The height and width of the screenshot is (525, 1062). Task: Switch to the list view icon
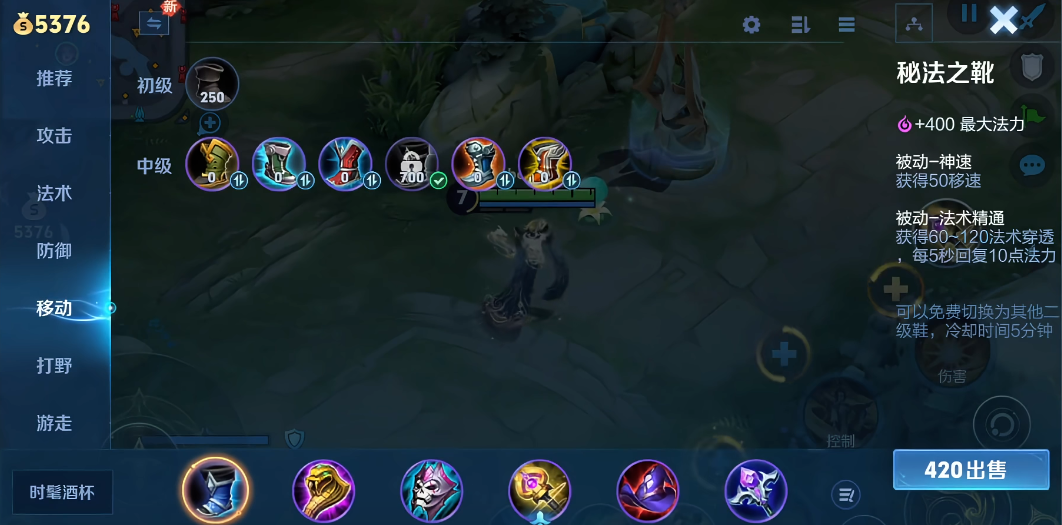coord(846,25)
